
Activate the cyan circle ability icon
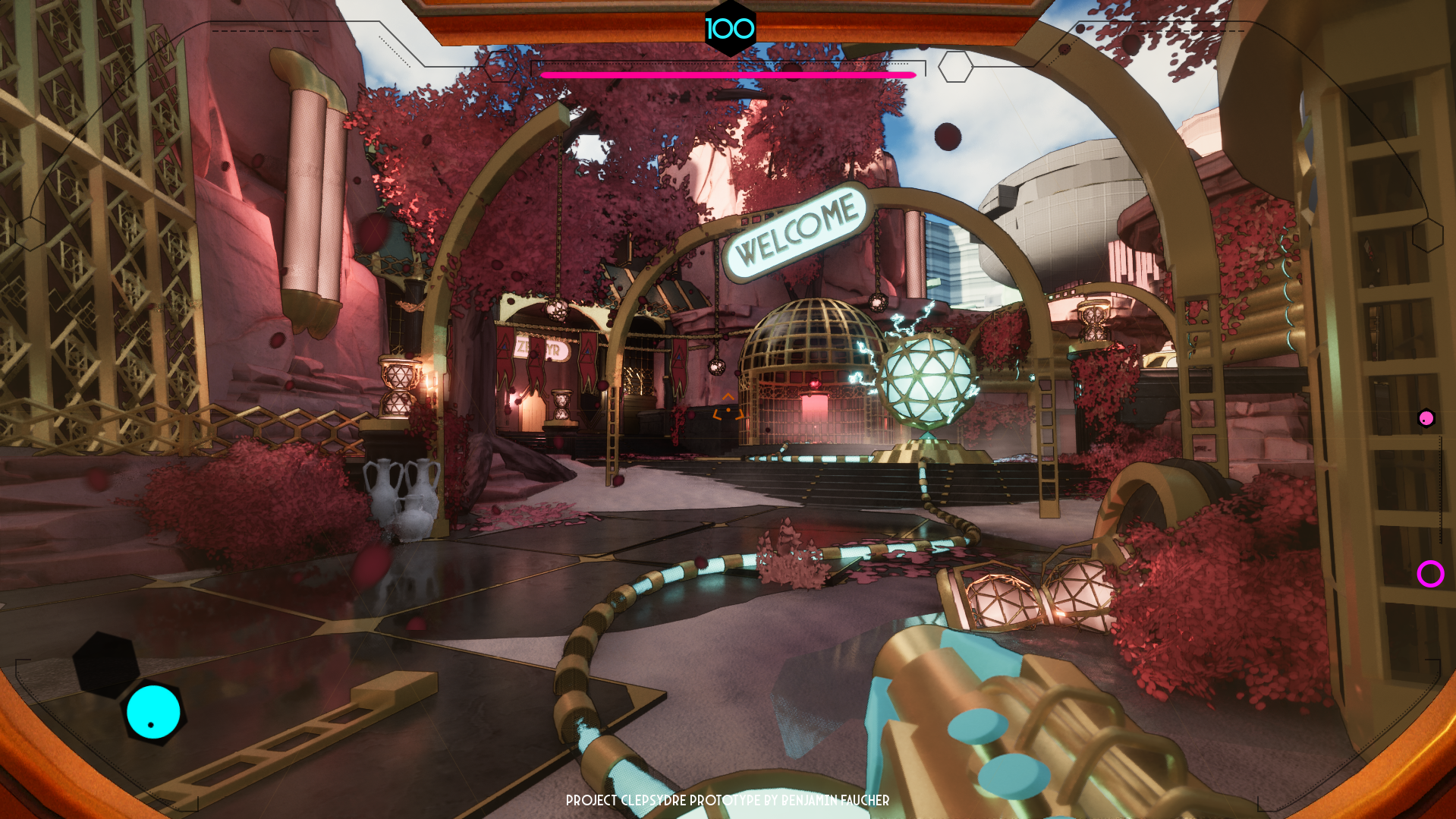click(x=153, y=712)
